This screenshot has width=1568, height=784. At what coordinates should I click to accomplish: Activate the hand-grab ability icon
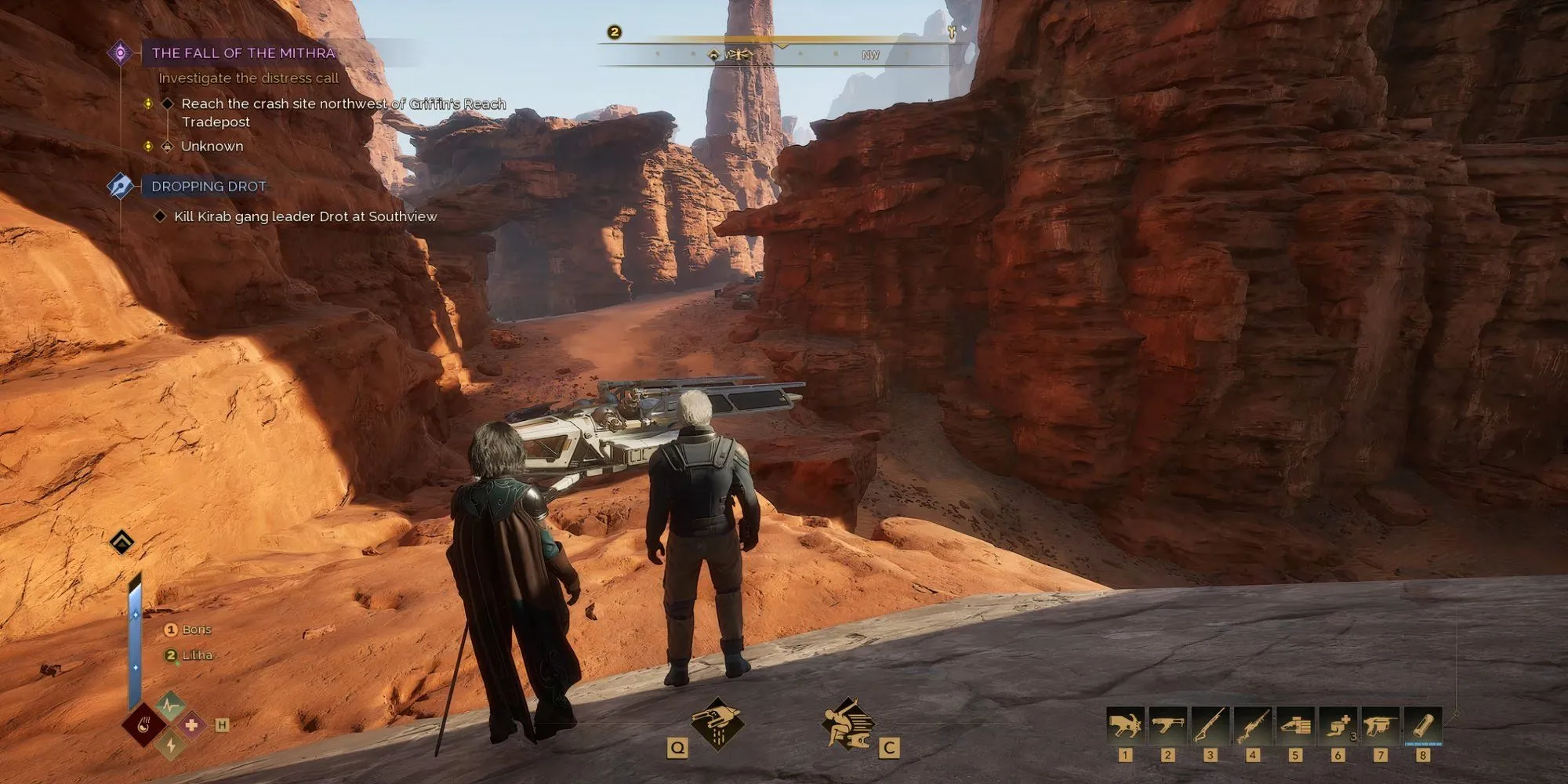[717, 723]
